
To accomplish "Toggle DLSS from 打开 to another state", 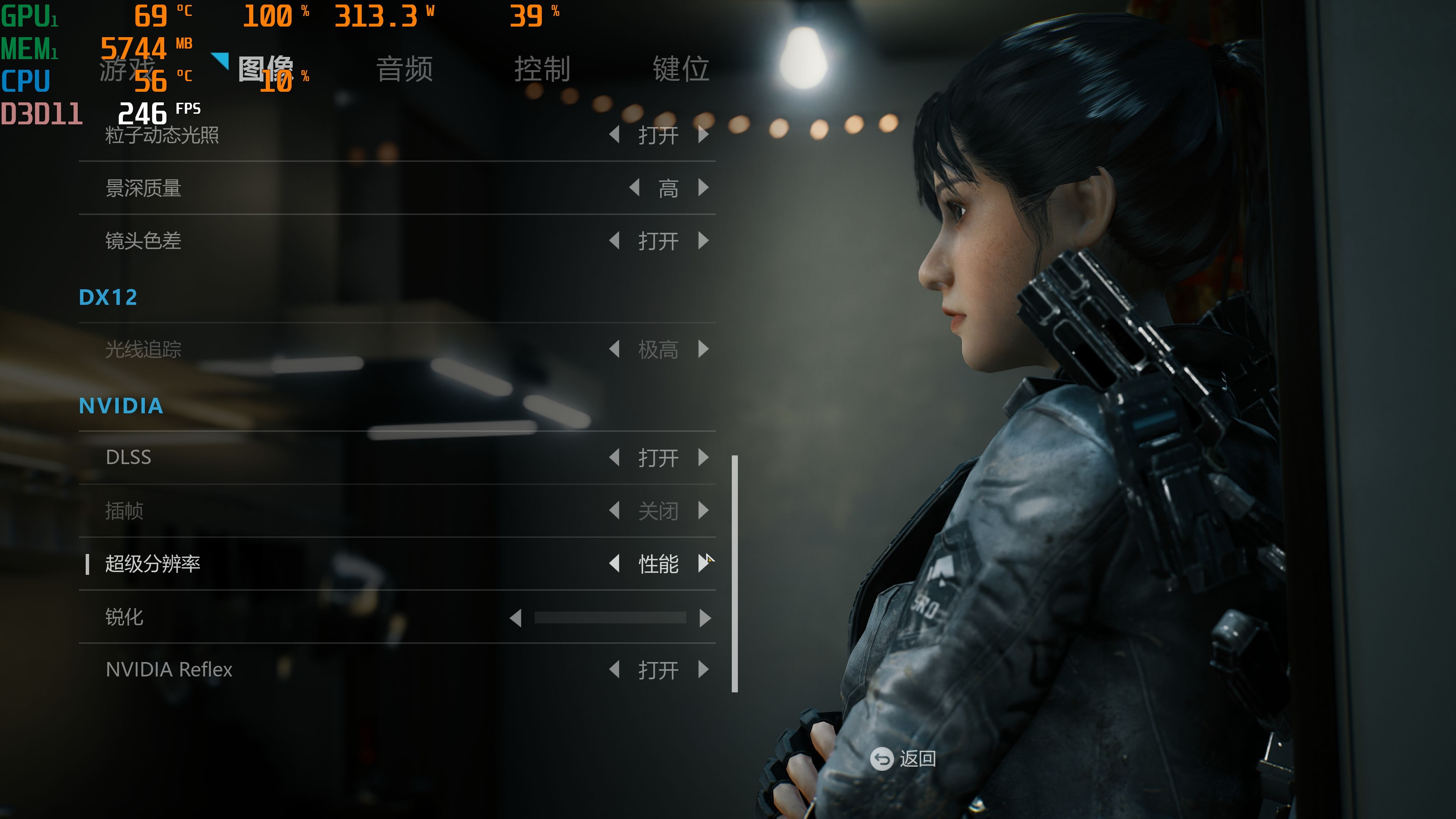I will (x=659, y=458).
